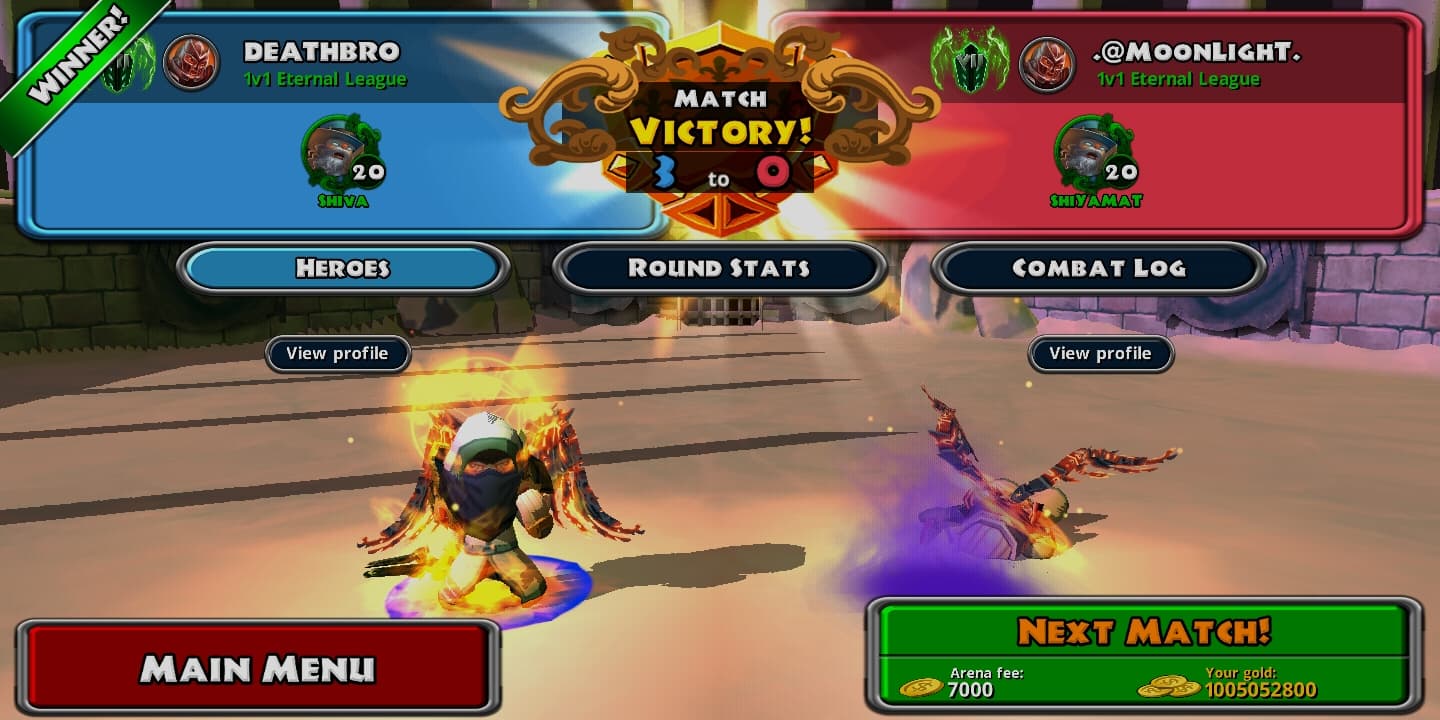Click DeathBro's player avatar icon
The image size is (1440, 720).
[190, 63]
